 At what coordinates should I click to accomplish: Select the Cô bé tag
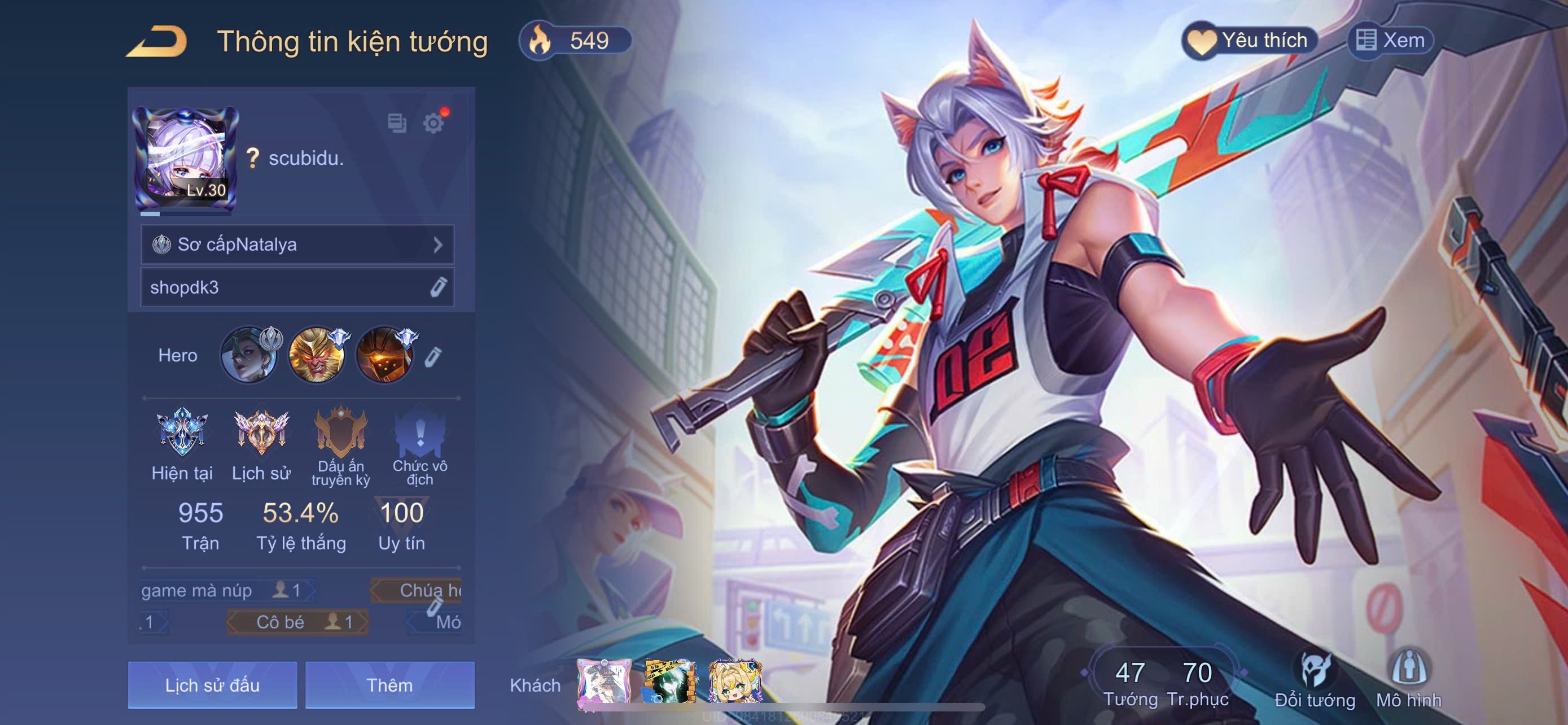pos(297,622)
